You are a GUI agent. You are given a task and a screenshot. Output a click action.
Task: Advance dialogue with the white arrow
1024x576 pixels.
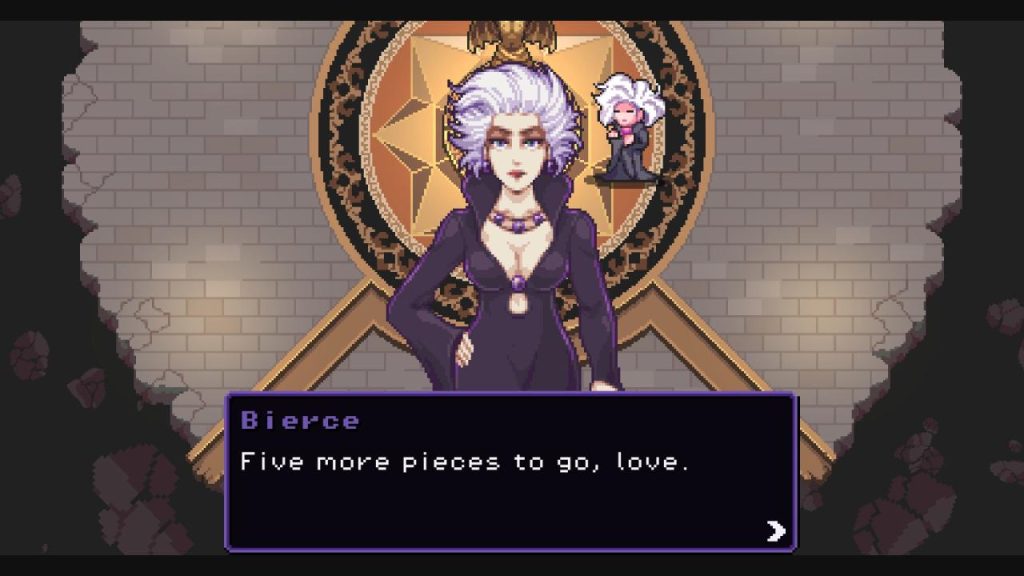tap(776, 530)
